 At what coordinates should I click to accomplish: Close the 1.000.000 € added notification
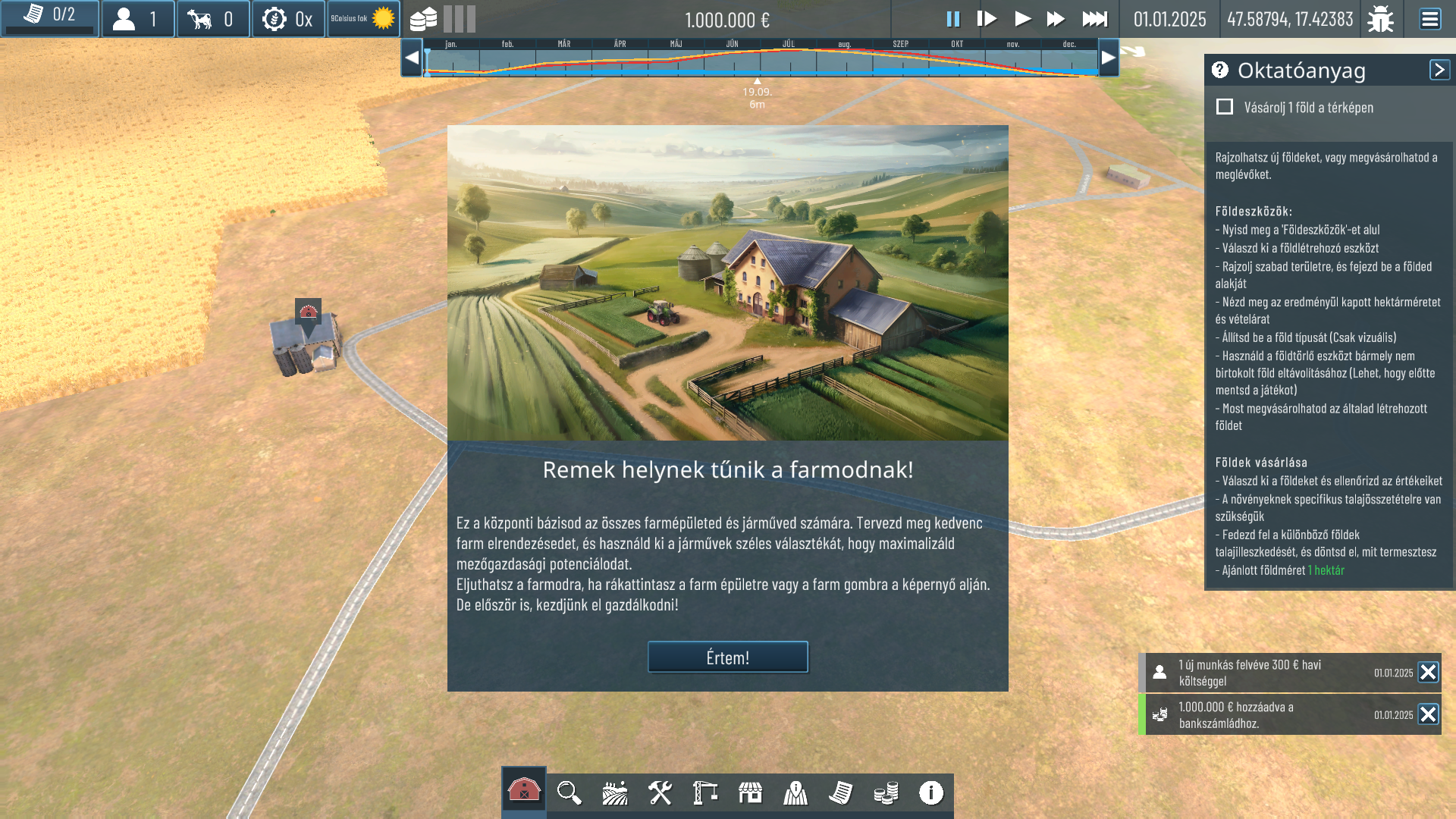click(x=1428, y=714)
